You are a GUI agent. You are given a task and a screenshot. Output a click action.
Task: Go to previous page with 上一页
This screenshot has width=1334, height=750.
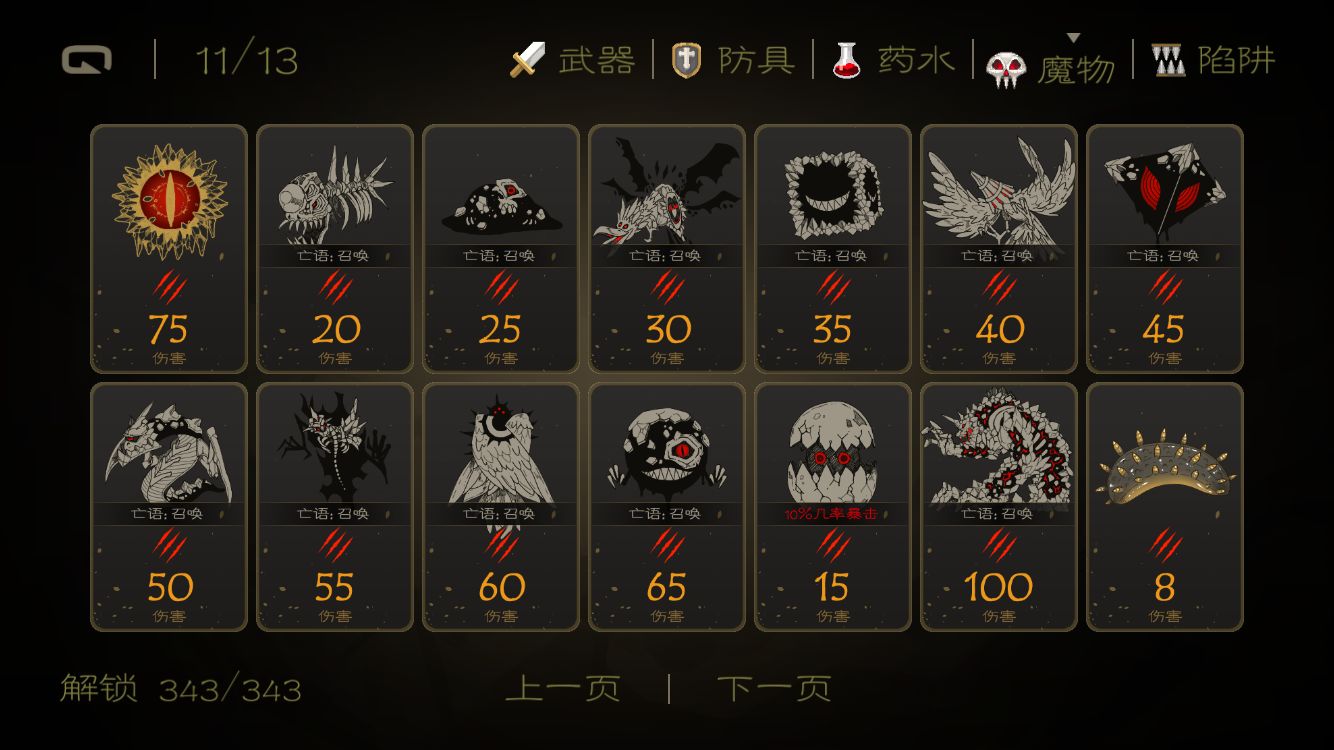(x=563, y=689)
